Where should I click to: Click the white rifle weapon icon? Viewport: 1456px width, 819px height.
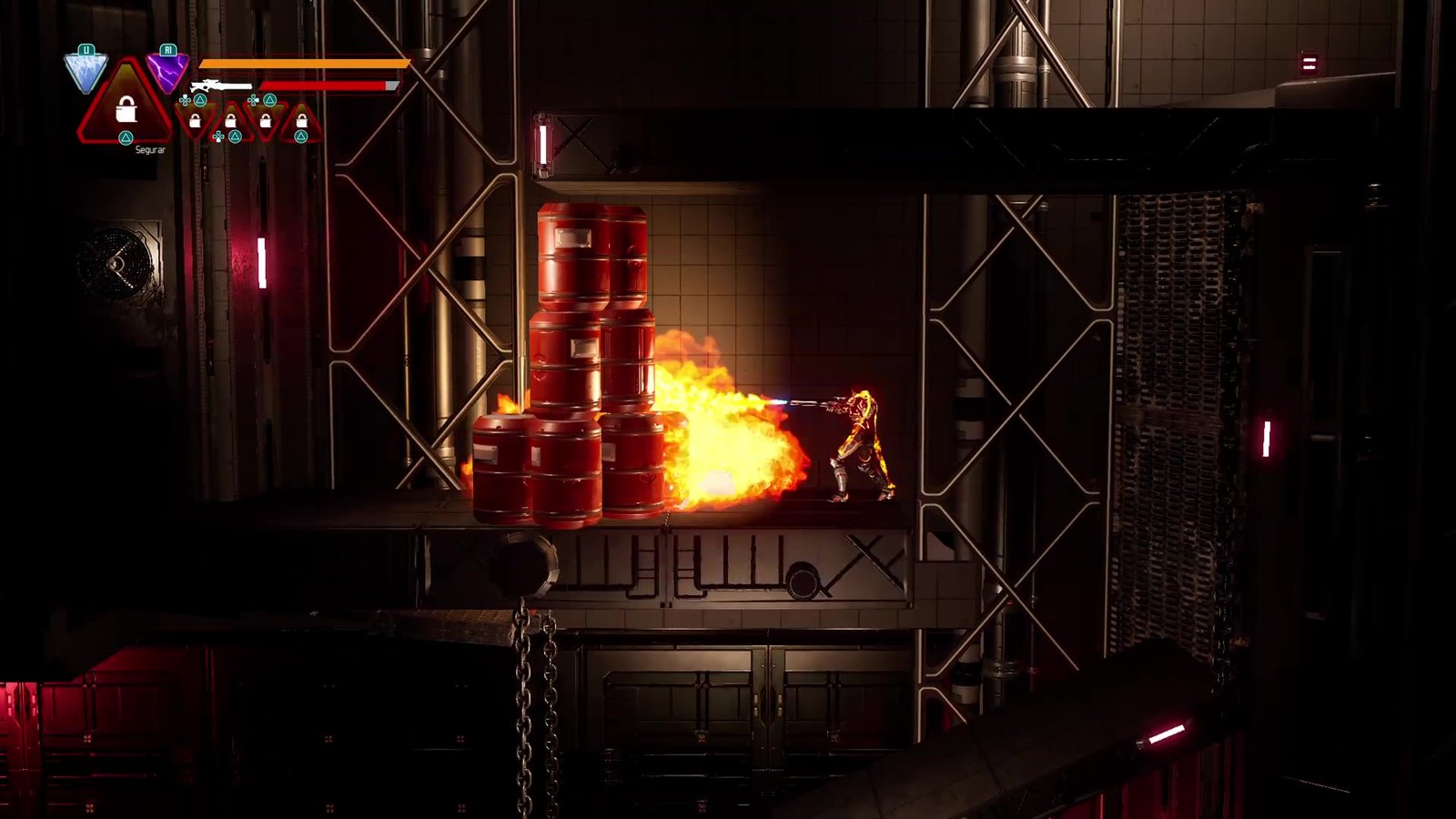(x=220, y=86)
